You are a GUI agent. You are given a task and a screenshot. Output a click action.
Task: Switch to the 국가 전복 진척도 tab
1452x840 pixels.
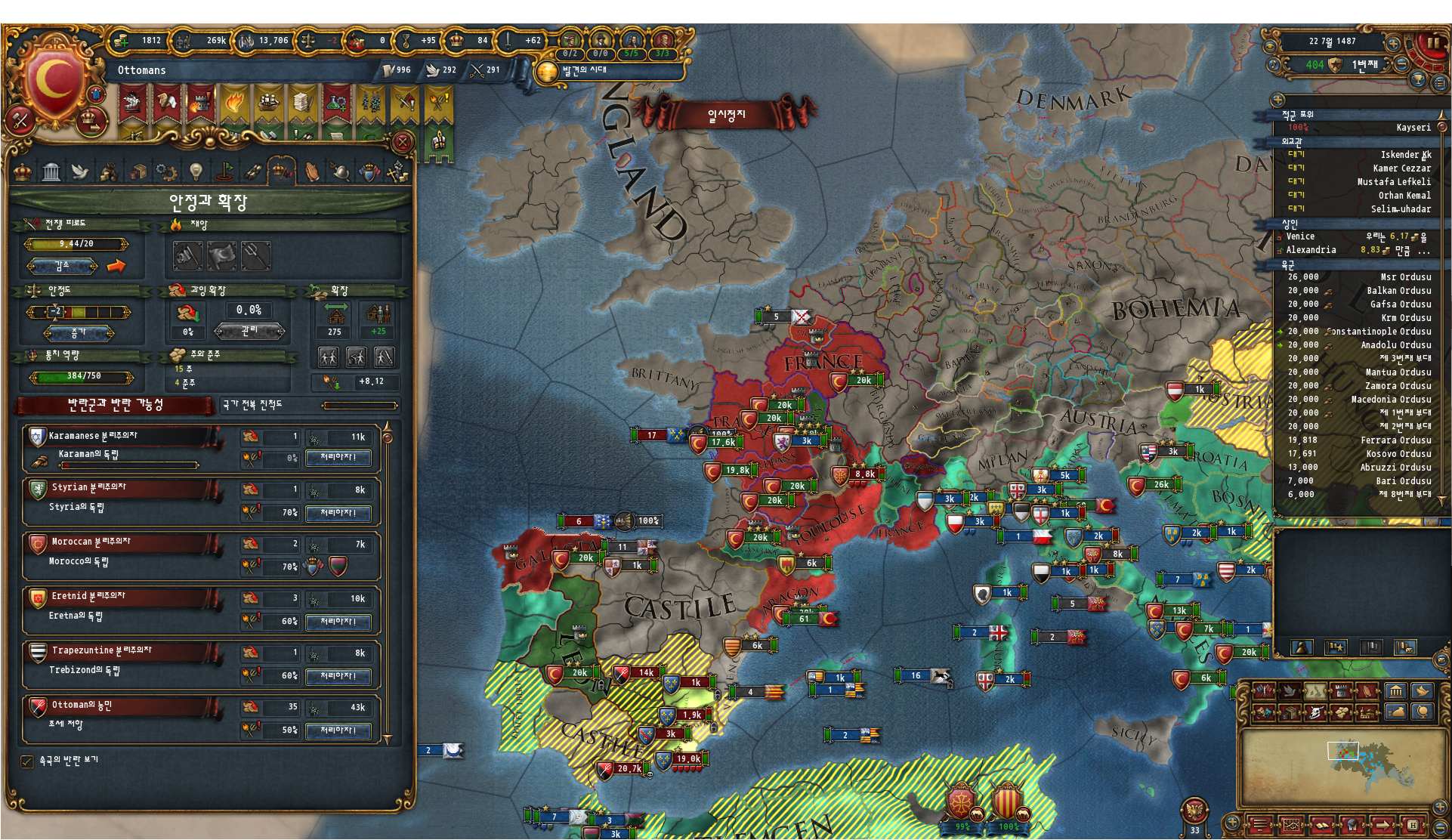click(x=308, y=405)
